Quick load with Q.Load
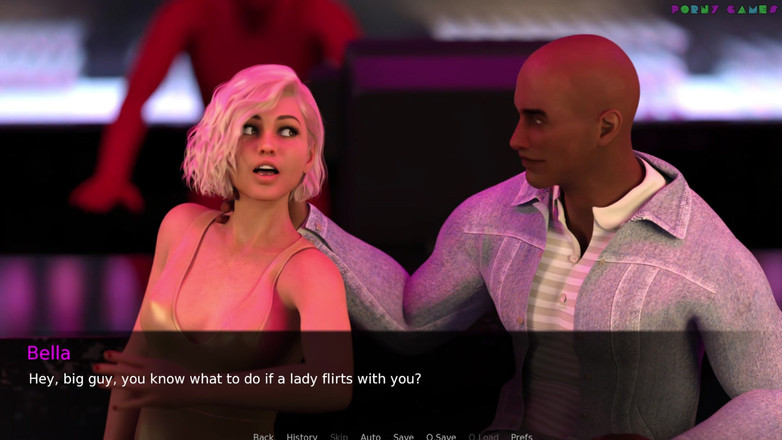The image size is (782, 440). tap(483, 436)
